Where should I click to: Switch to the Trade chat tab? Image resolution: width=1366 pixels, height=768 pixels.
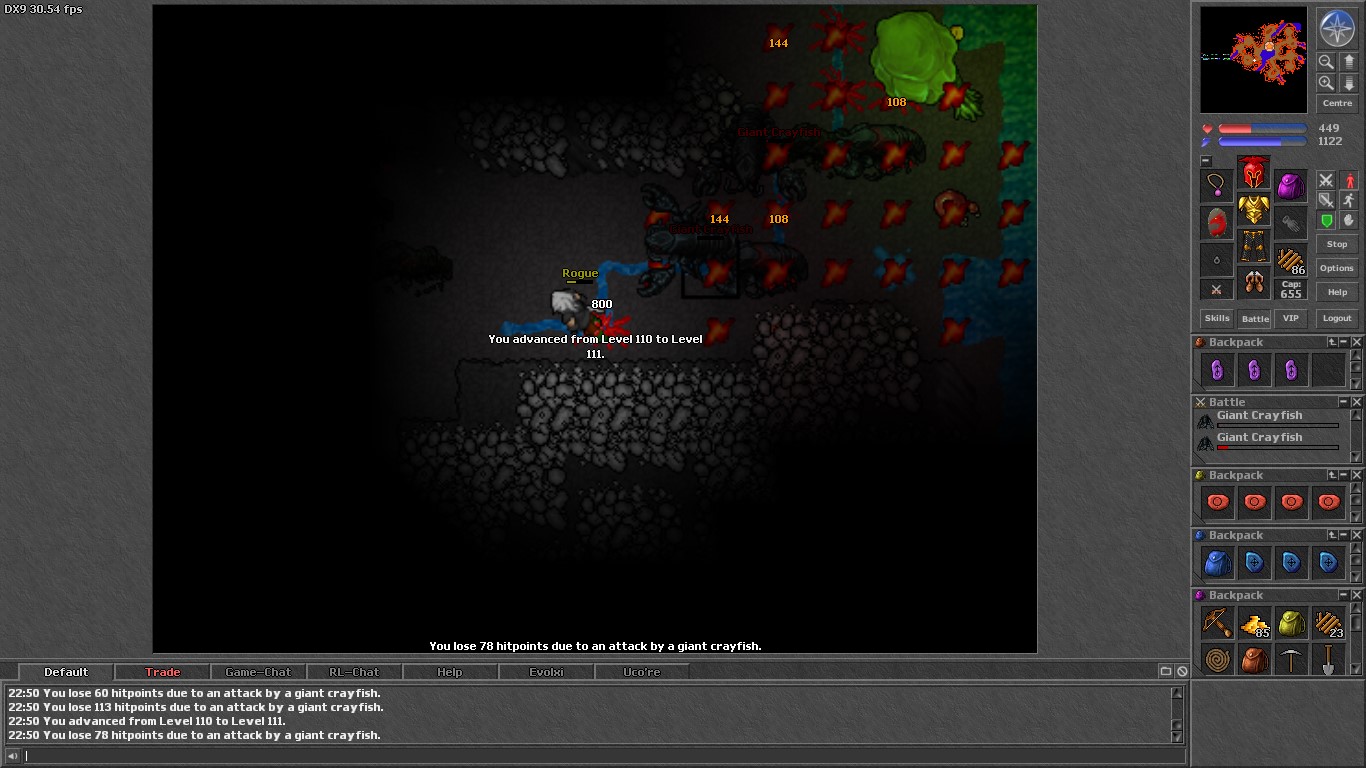[161, 671]
